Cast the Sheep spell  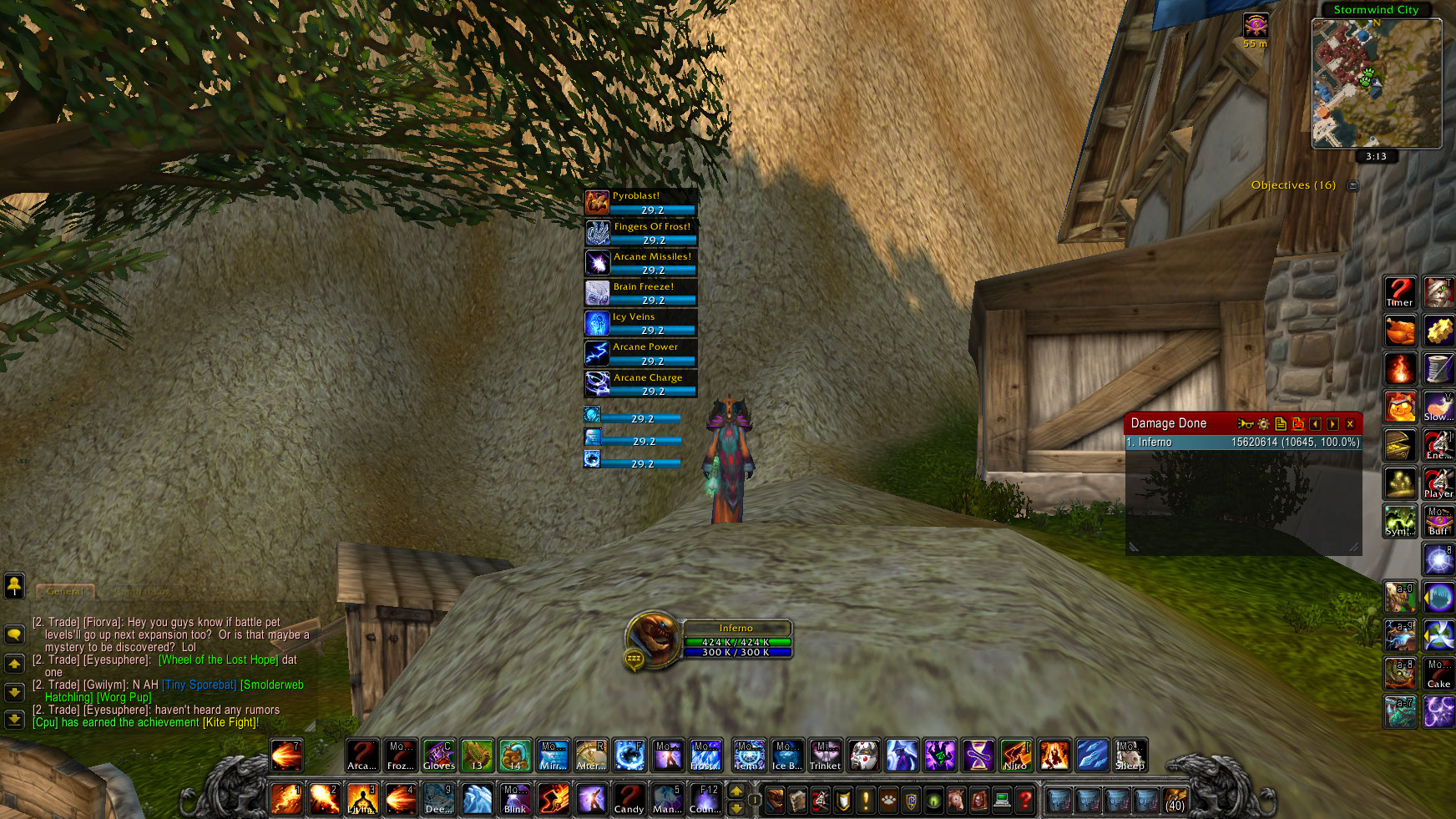tap(1130, 756)
